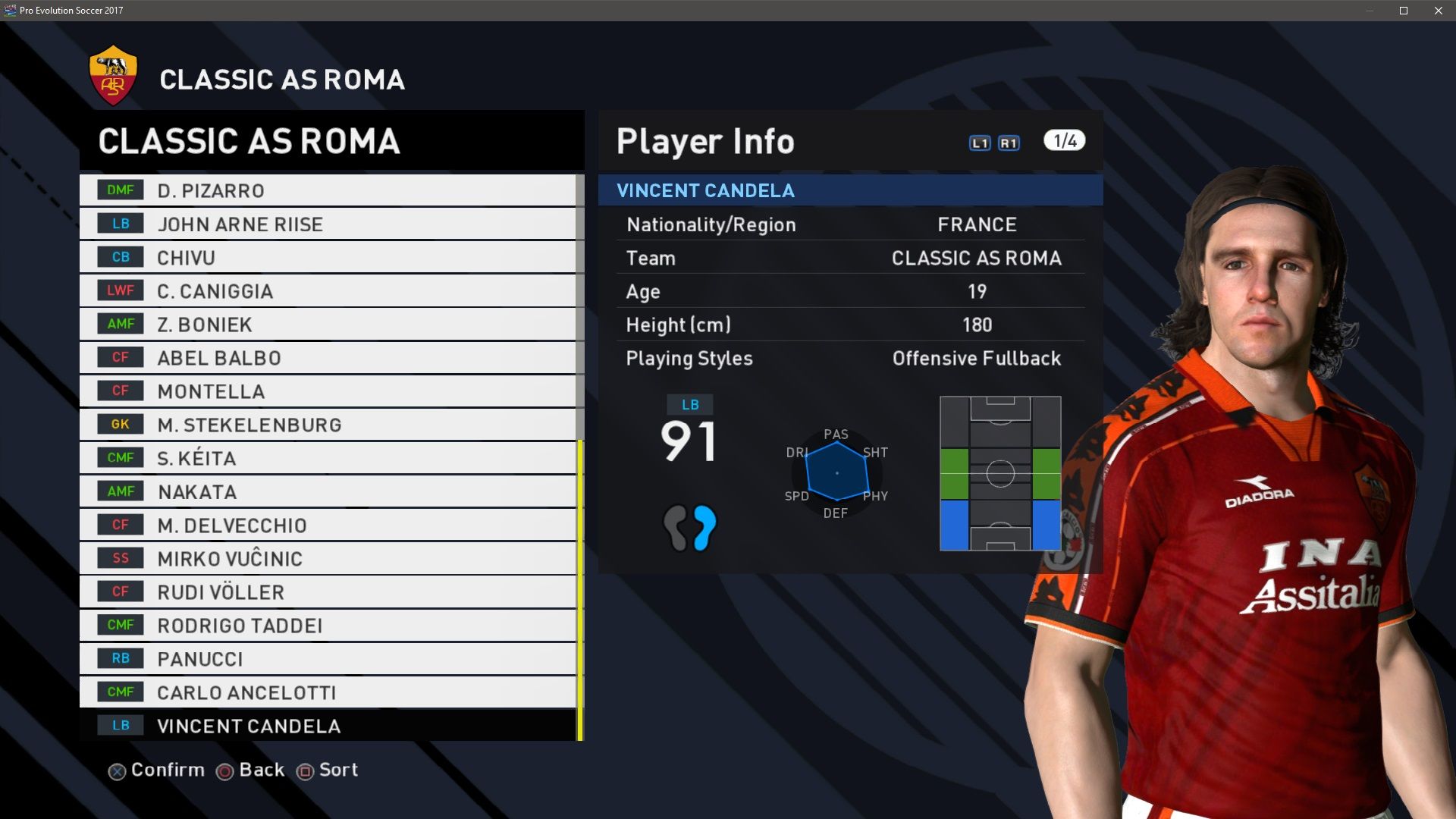Pick Panucci the right back
The width and height of the screenshot is (1456, 819).
click(328, 658)
